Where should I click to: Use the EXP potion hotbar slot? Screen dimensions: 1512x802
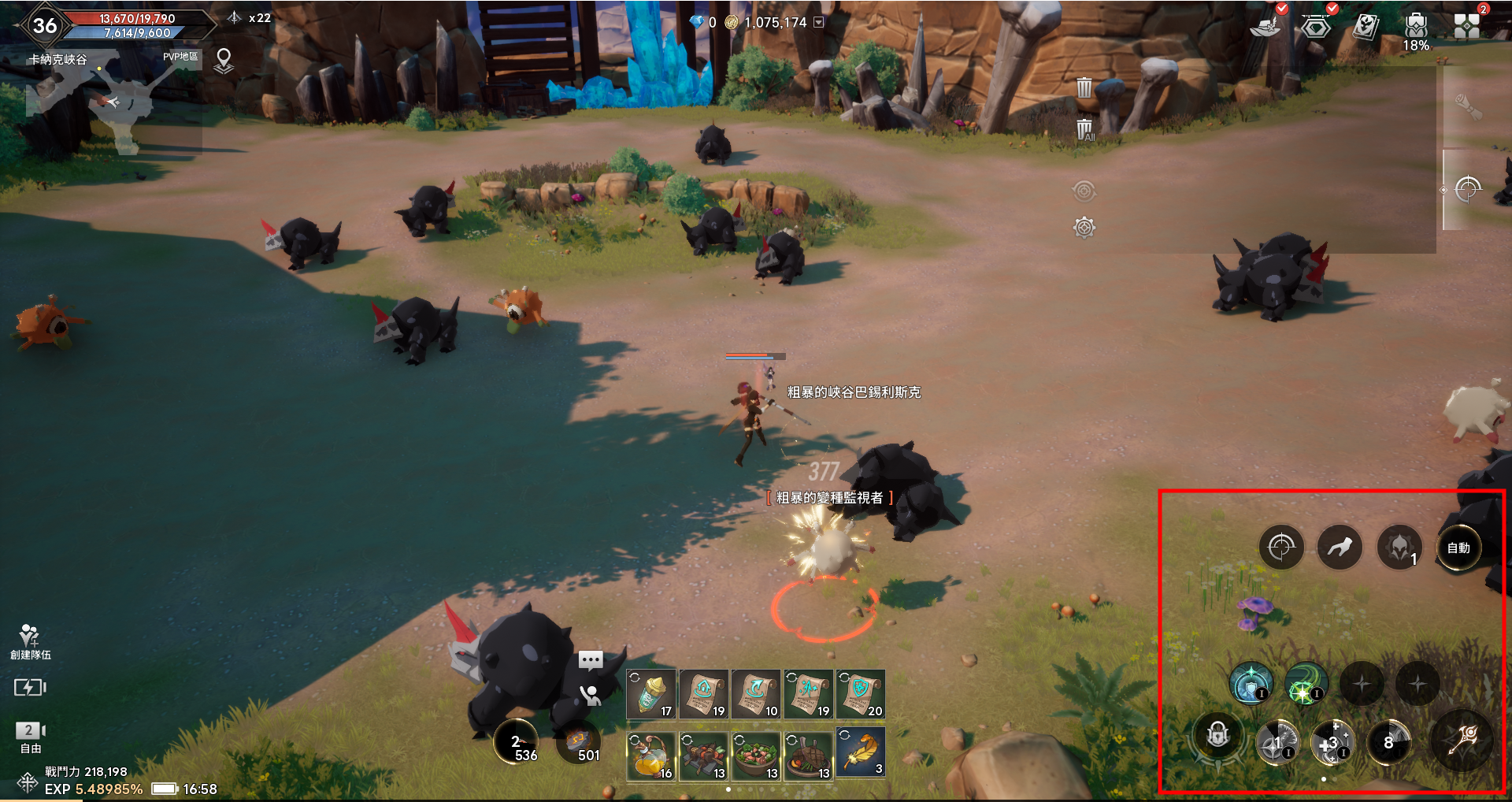(x=651, y=694)
